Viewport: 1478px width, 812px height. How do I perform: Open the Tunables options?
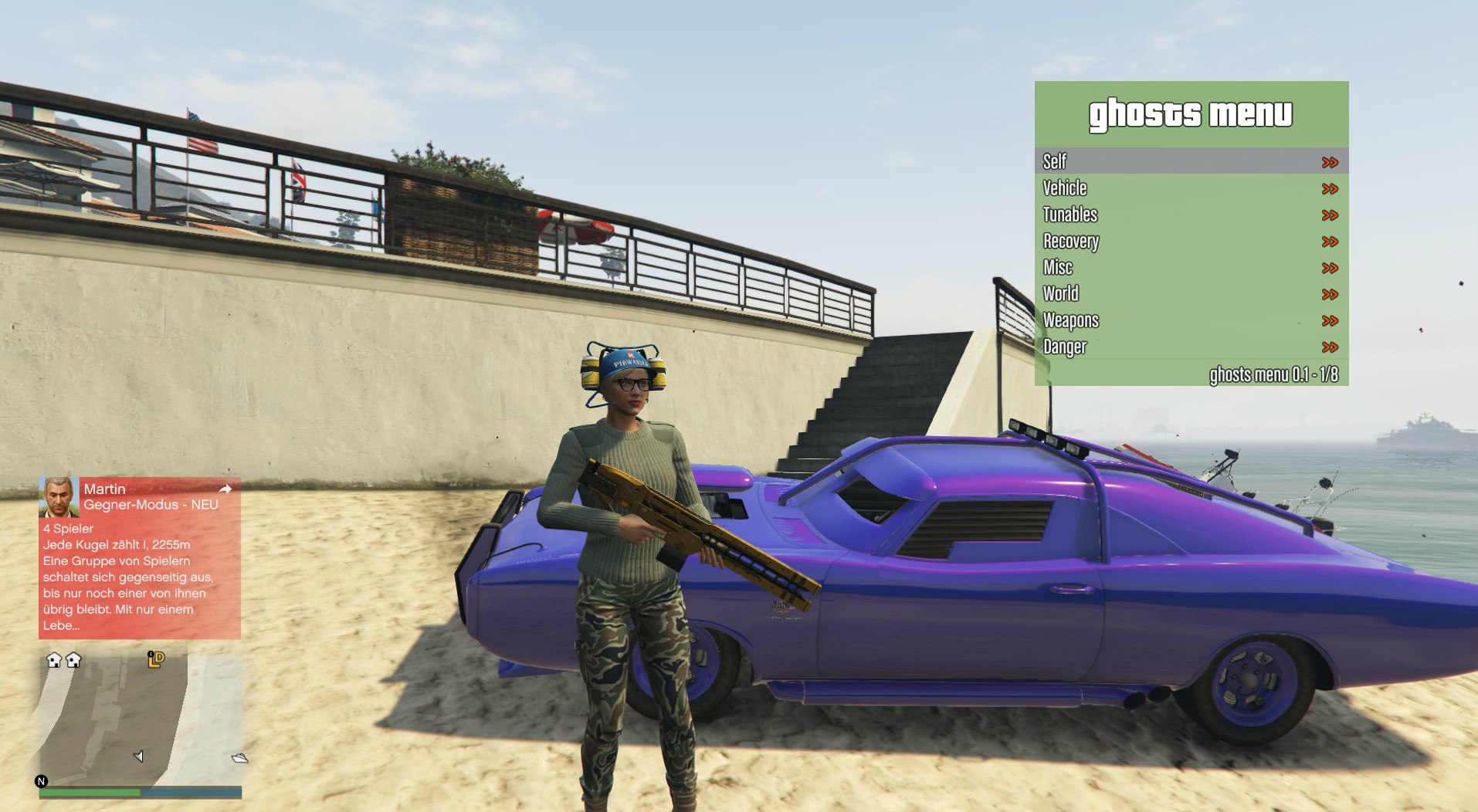pos(1191,215)
